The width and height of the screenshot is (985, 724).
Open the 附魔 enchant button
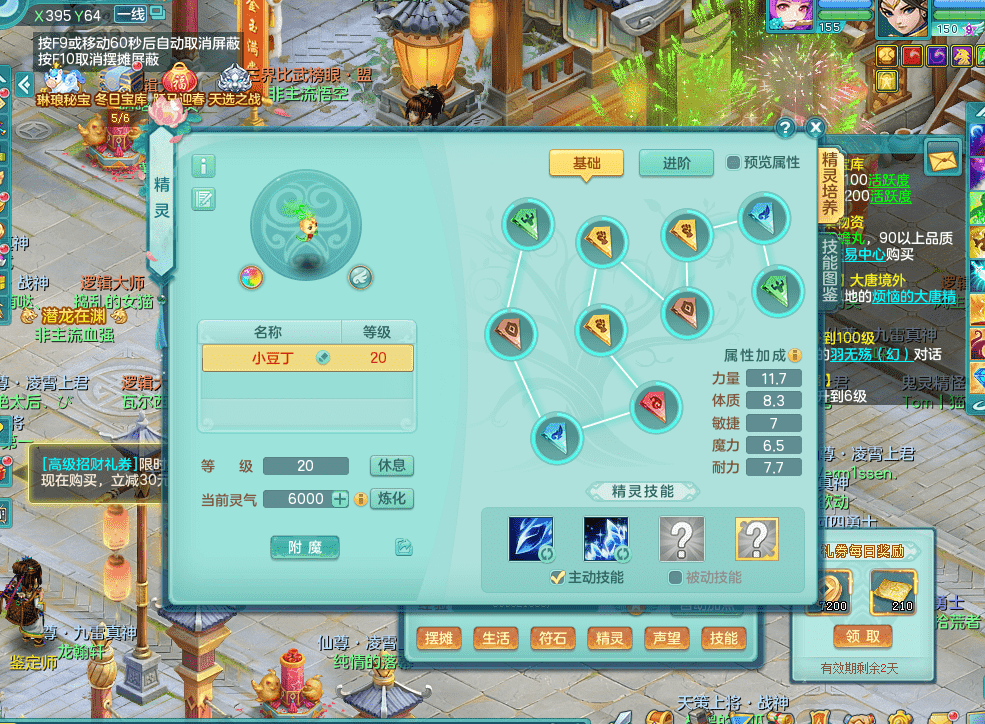[305, 547]
